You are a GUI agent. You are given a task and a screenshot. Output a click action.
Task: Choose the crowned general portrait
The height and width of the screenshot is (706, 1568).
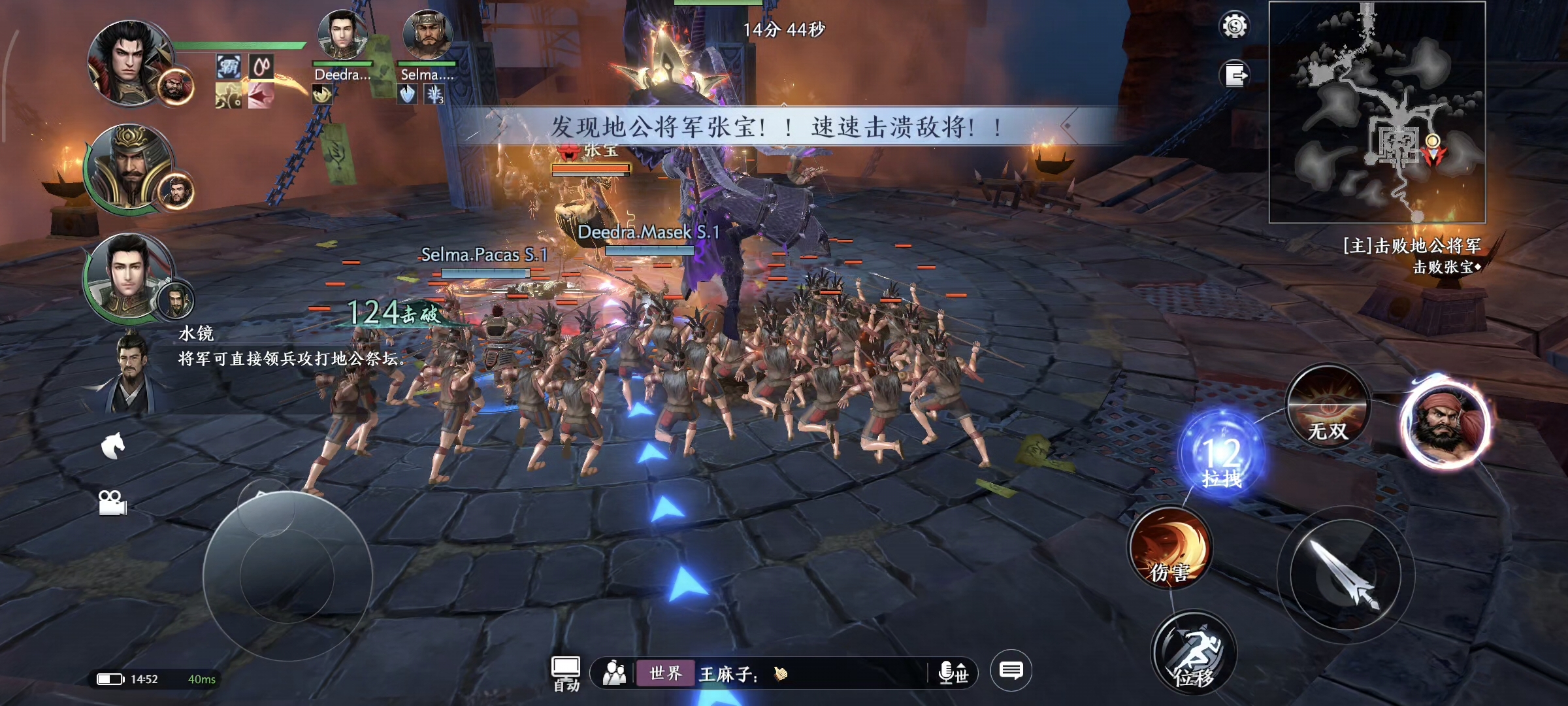click(131, 167)
